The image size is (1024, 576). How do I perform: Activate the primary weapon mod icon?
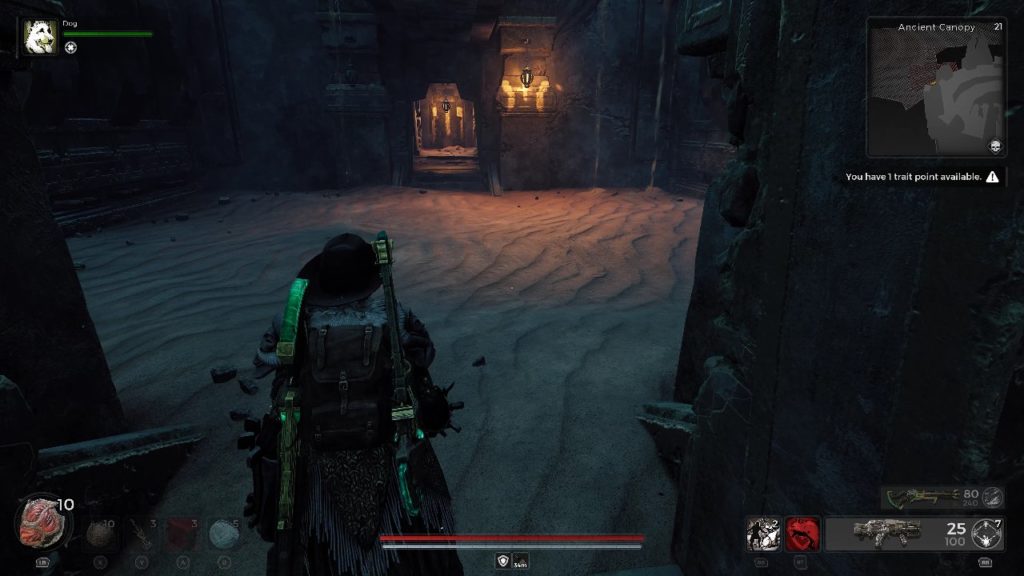coord(986,534)
